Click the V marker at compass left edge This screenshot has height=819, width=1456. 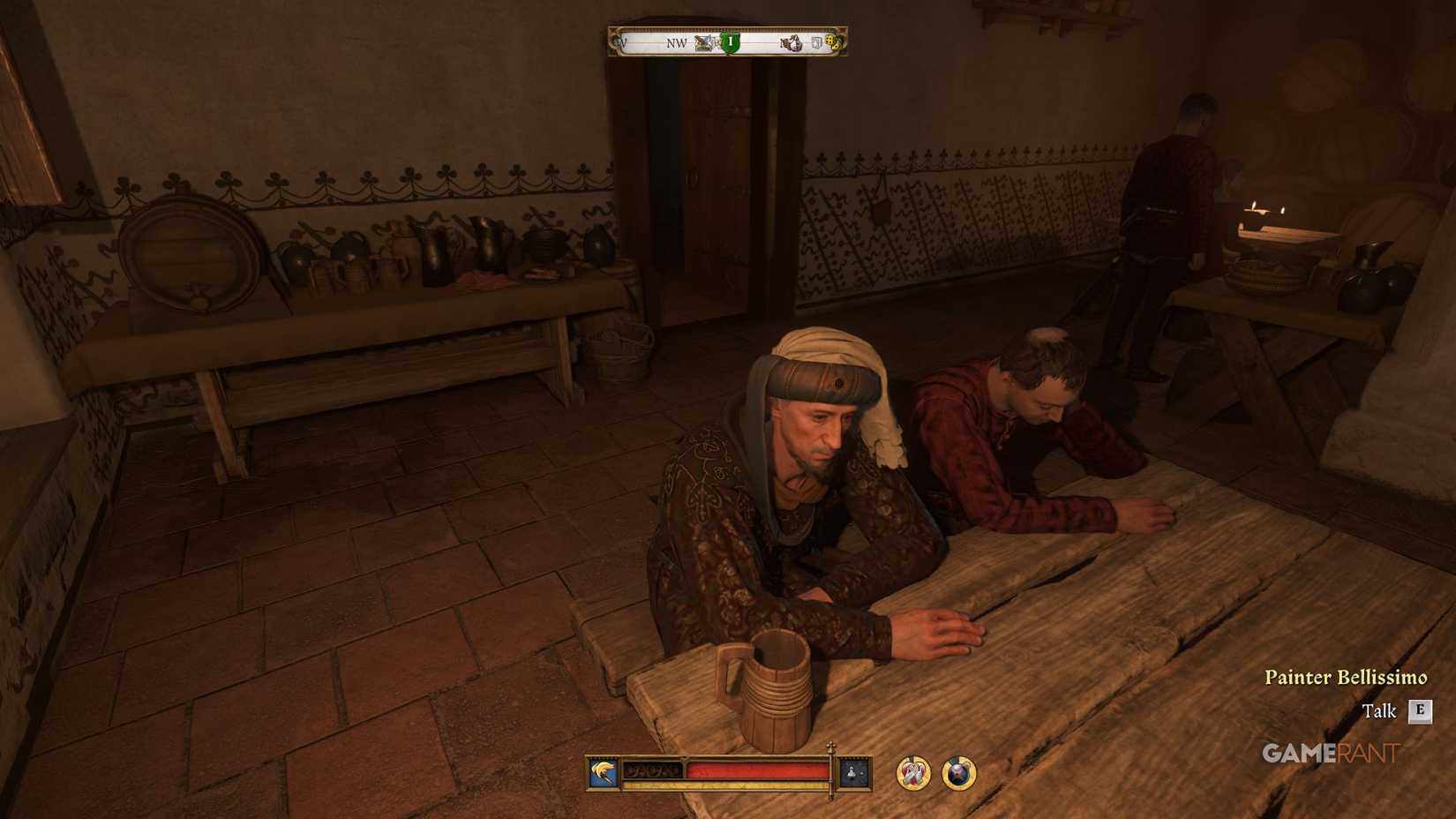pos(622,42)
